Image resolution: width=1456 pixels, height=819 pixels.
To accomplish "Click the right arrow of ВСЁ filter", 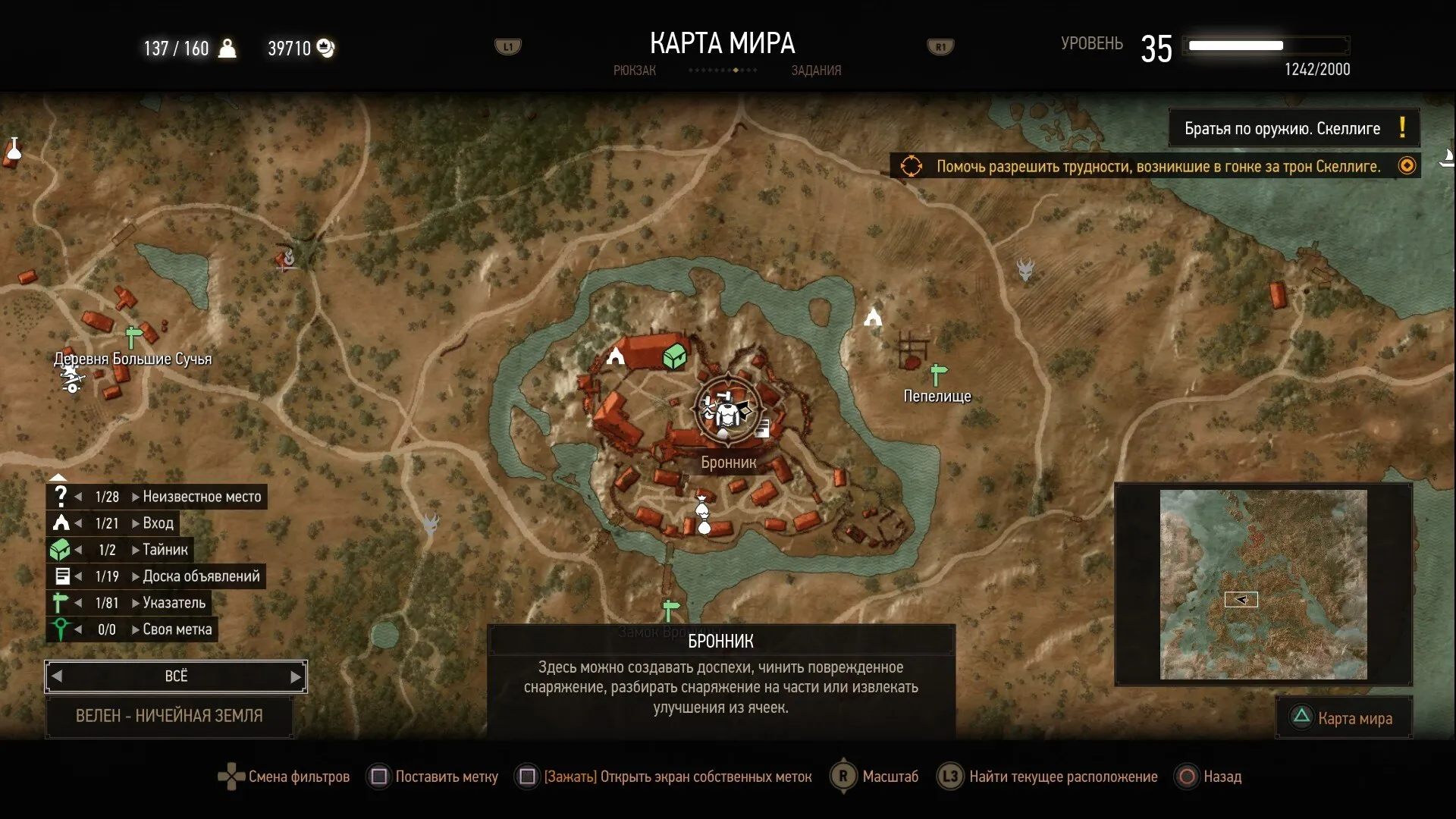I will [x=295, y=676].
